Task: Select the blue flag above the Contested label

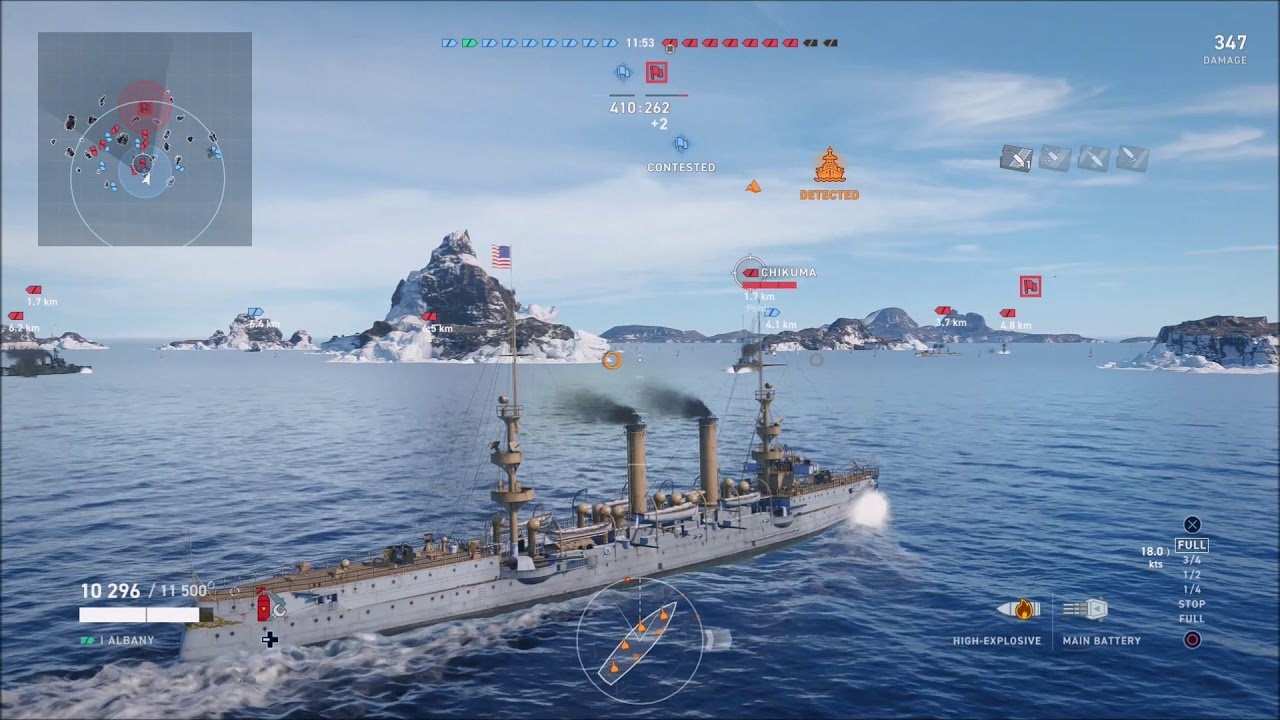Action: click(681, 144)
